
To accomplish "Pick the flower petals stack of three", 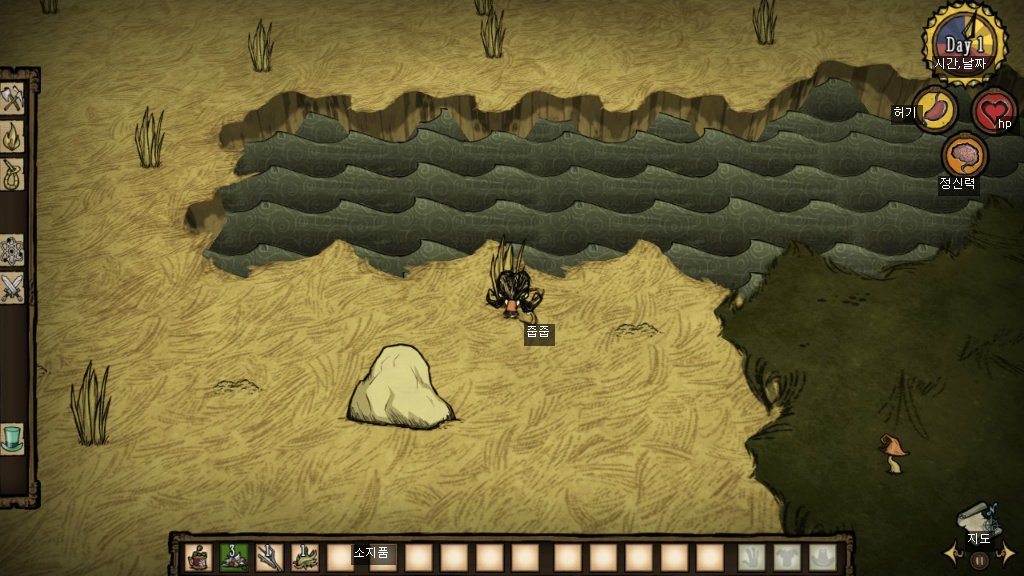I will [x=235, y=557].
